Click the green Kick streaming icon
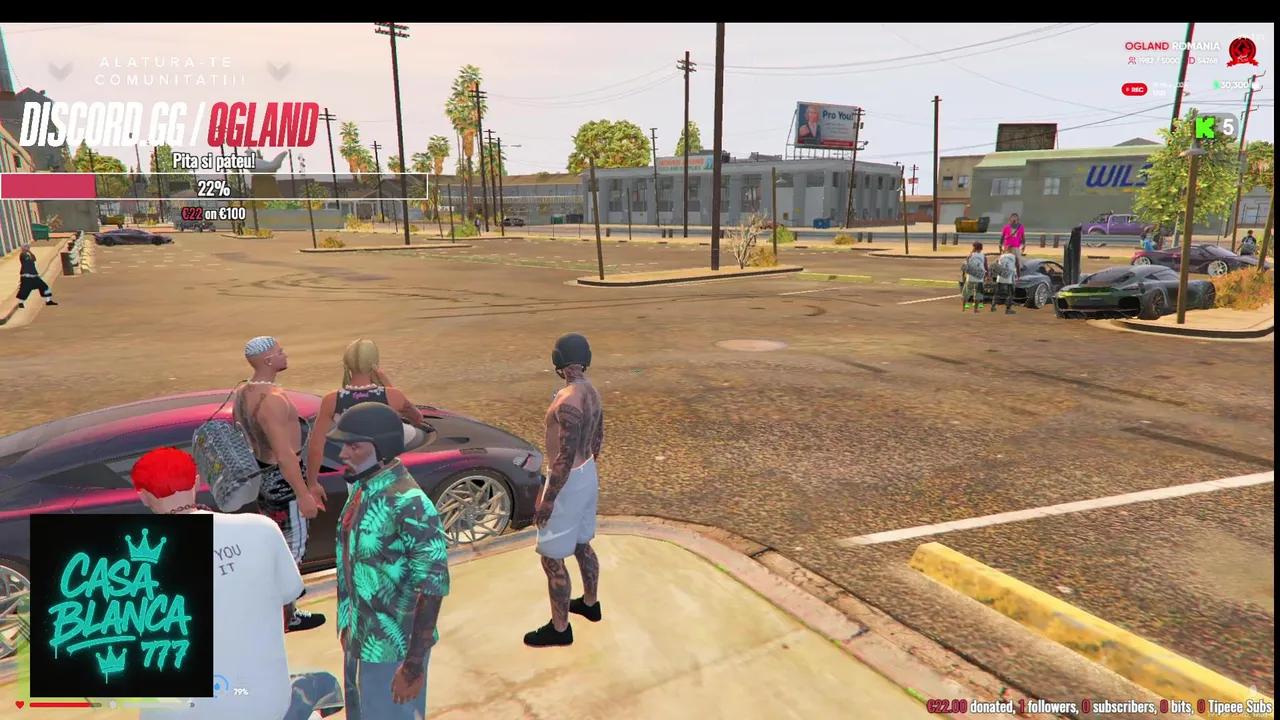 coord(1205,128)
